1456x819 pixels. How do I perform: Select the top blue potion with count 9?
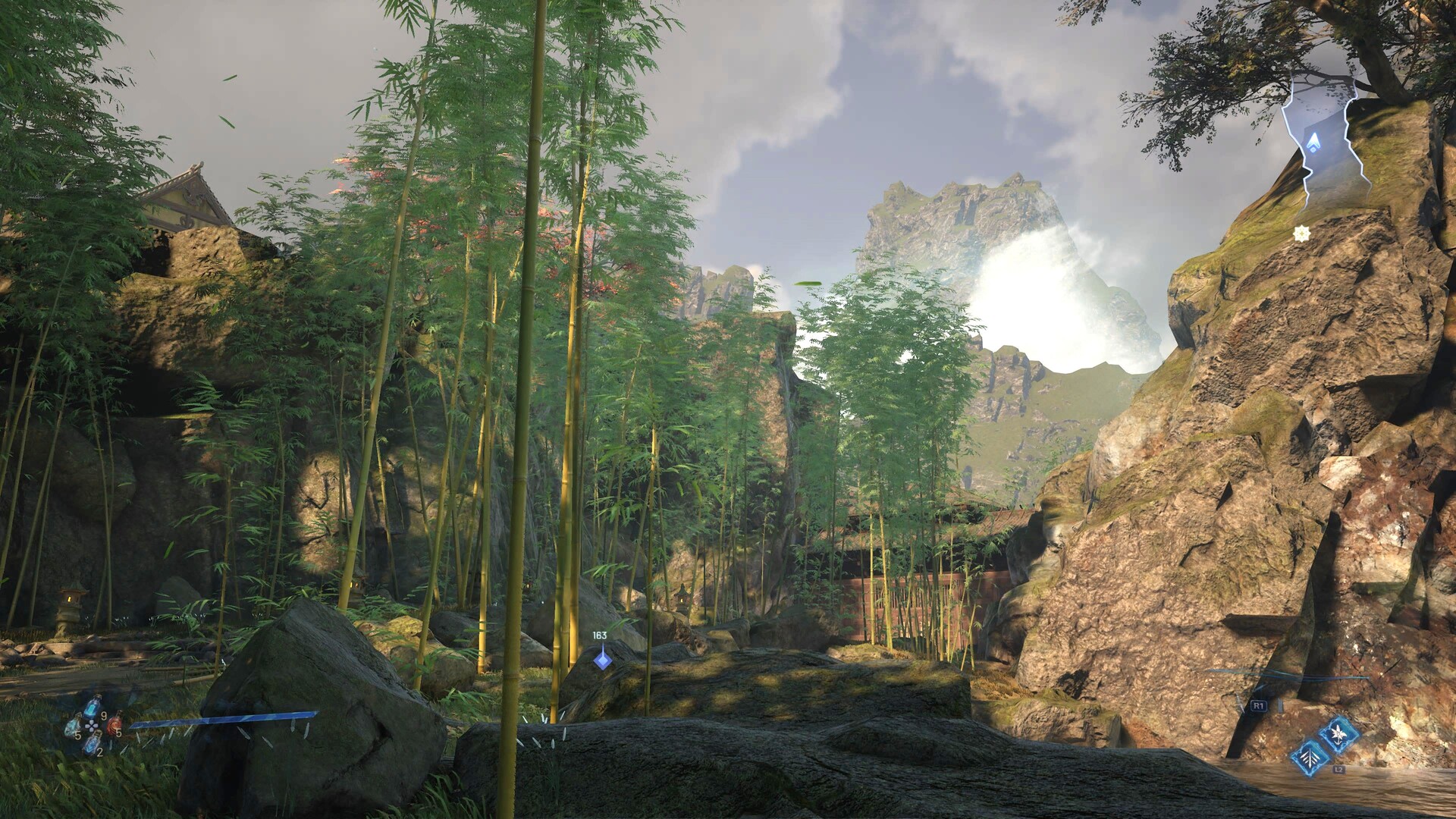(93, 708)
